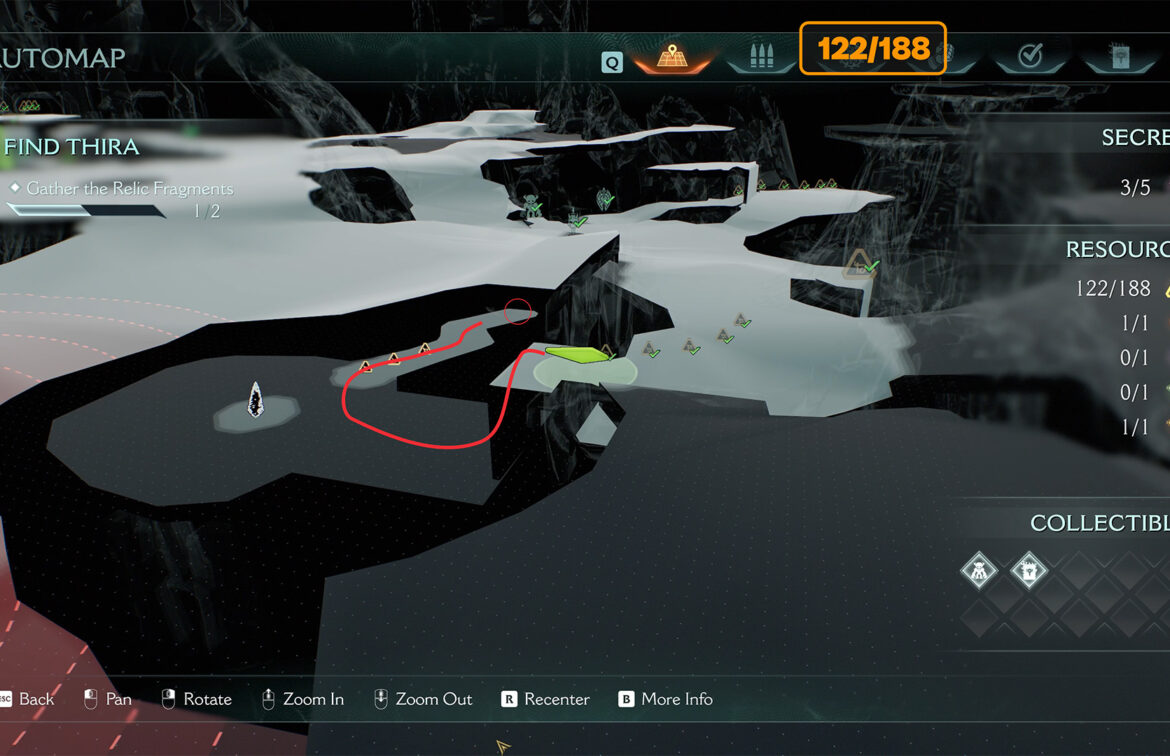
Task: Click the relic crystal marker on the map
Action: click(256, 399)
